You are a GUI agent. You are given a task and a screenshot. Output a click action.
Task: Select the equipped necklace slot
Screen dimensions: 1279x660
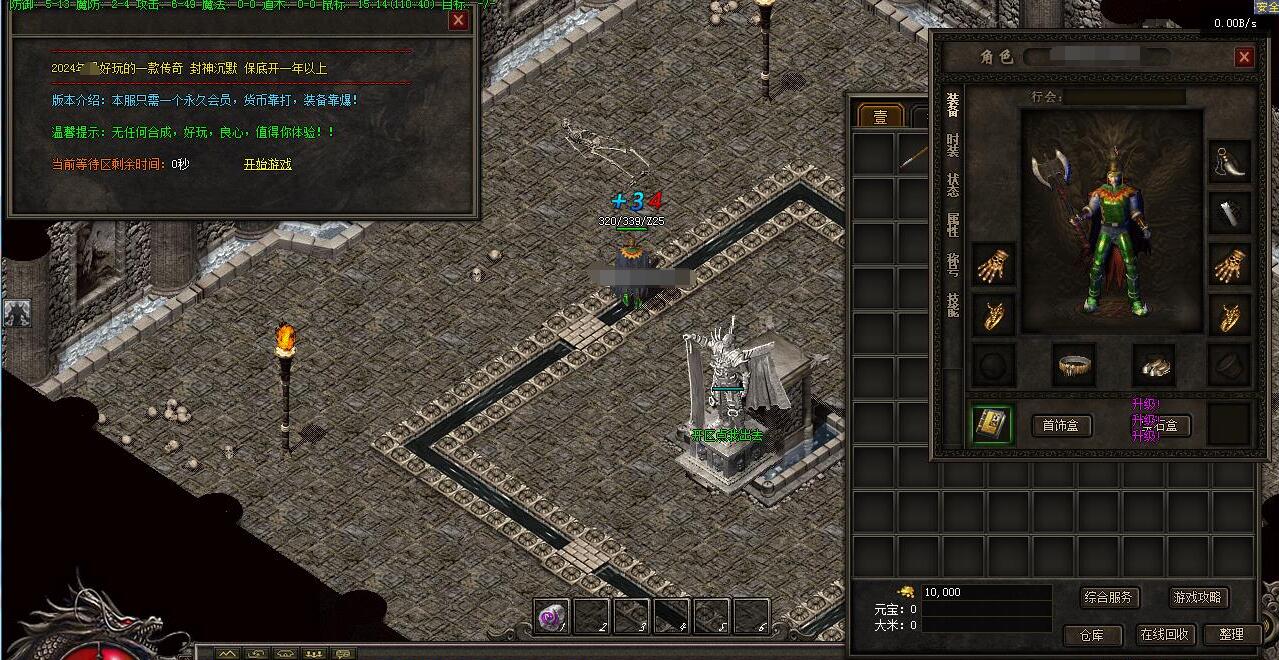pos(1229,160)
